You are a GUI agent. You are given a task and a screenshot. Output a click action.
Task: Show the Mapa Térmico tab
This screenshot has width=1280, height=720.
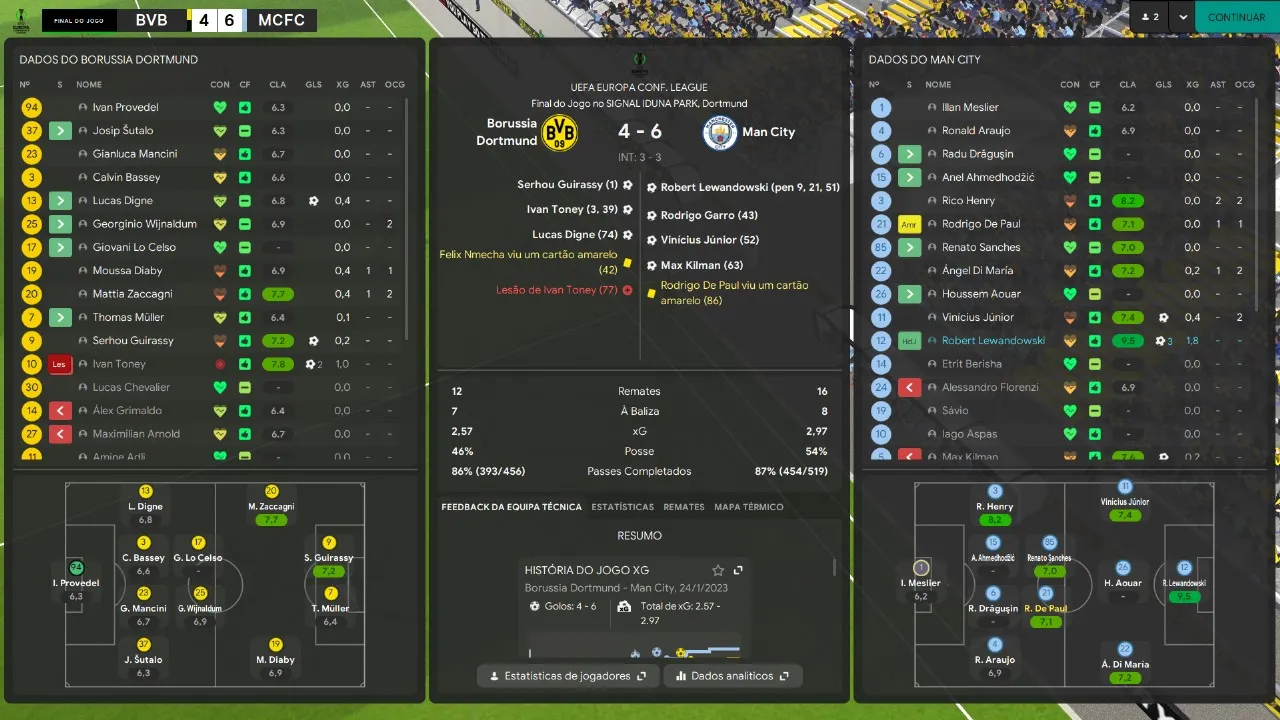(x=749, y=507)
